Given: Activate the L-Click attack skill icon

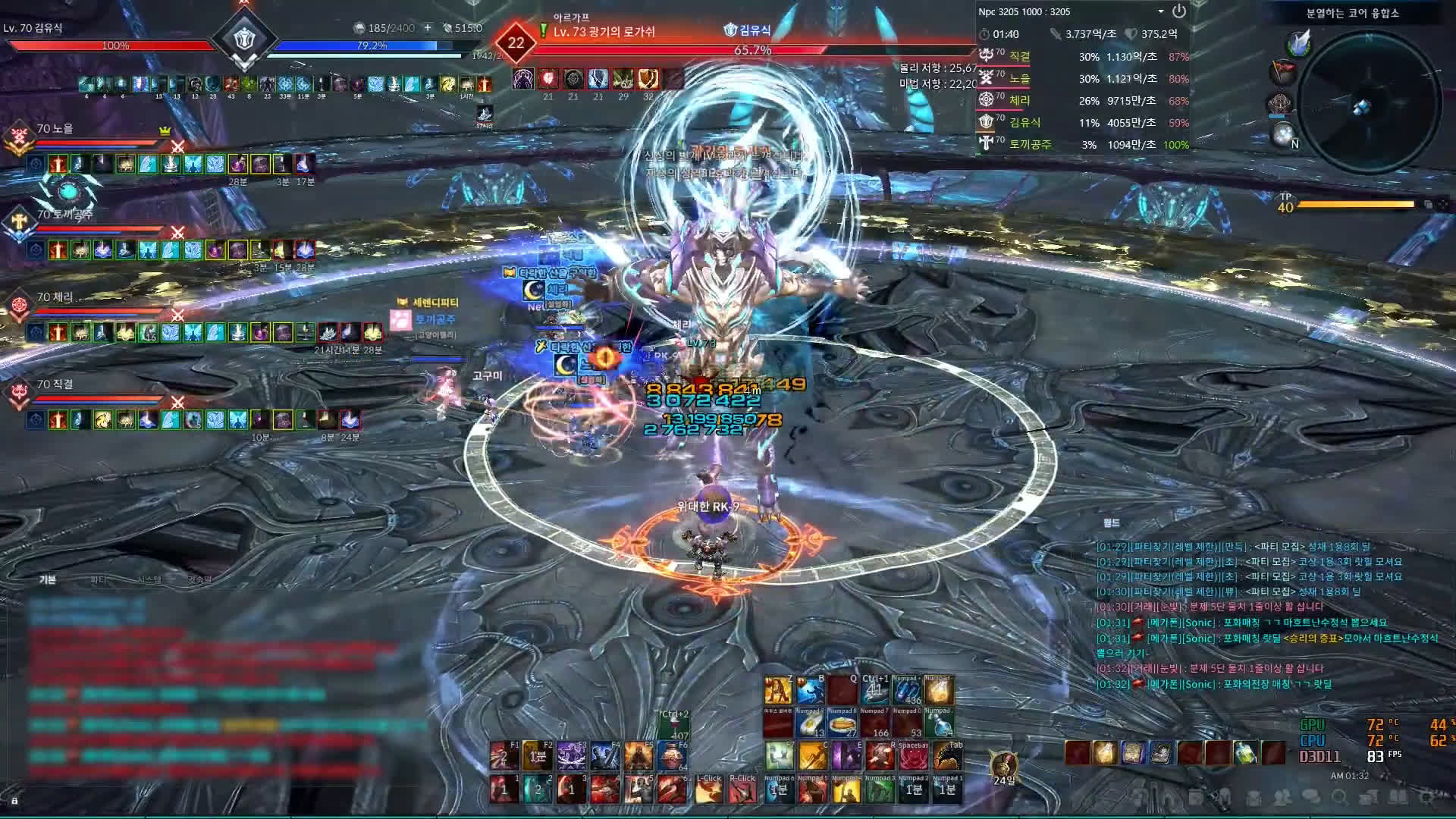Looking at the screenshot, I should (x=708, y=789).
